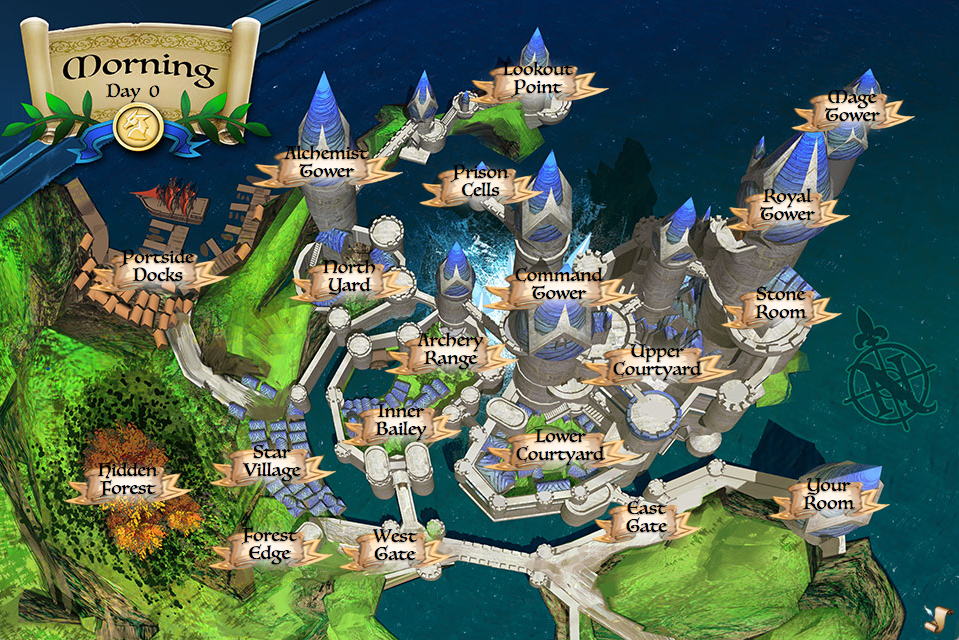The height and width of the screenshot is (640, 959).
Task: Visit the Prison Cells
Action: (x=479, y=184)
